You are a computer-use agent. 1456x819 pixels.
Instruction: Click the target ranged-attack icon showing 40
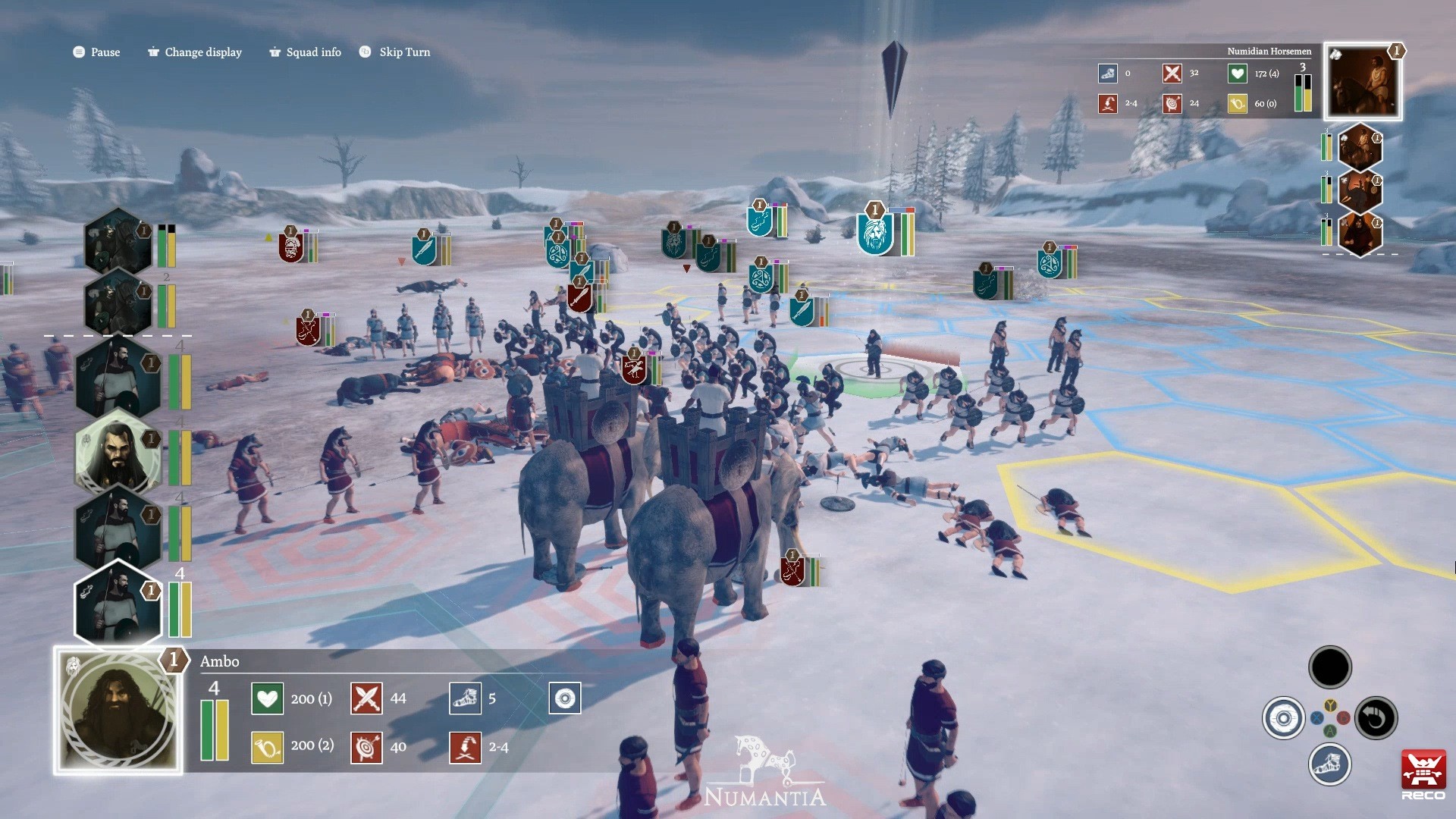[x=366, y=746]
